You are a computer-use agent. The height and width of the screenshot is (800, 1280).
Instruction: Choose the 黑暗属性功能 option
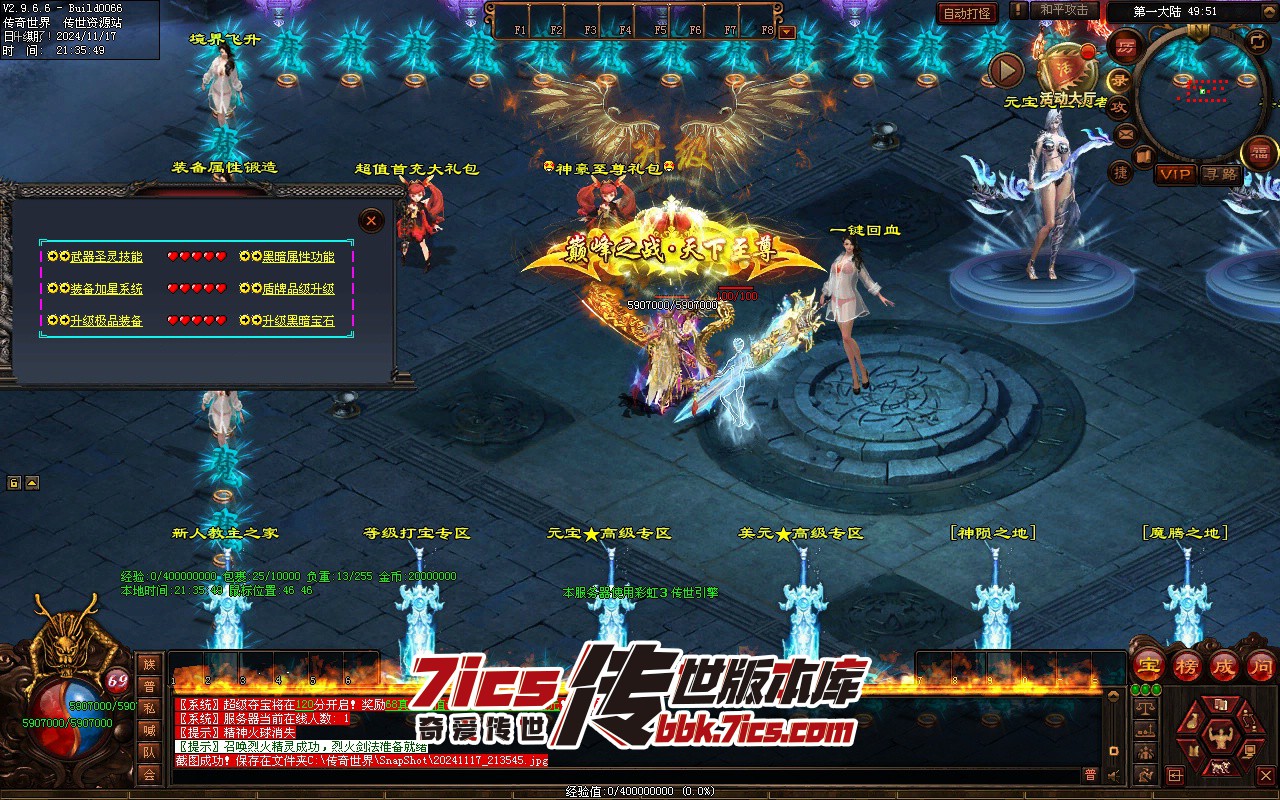(x=298, y=257)
